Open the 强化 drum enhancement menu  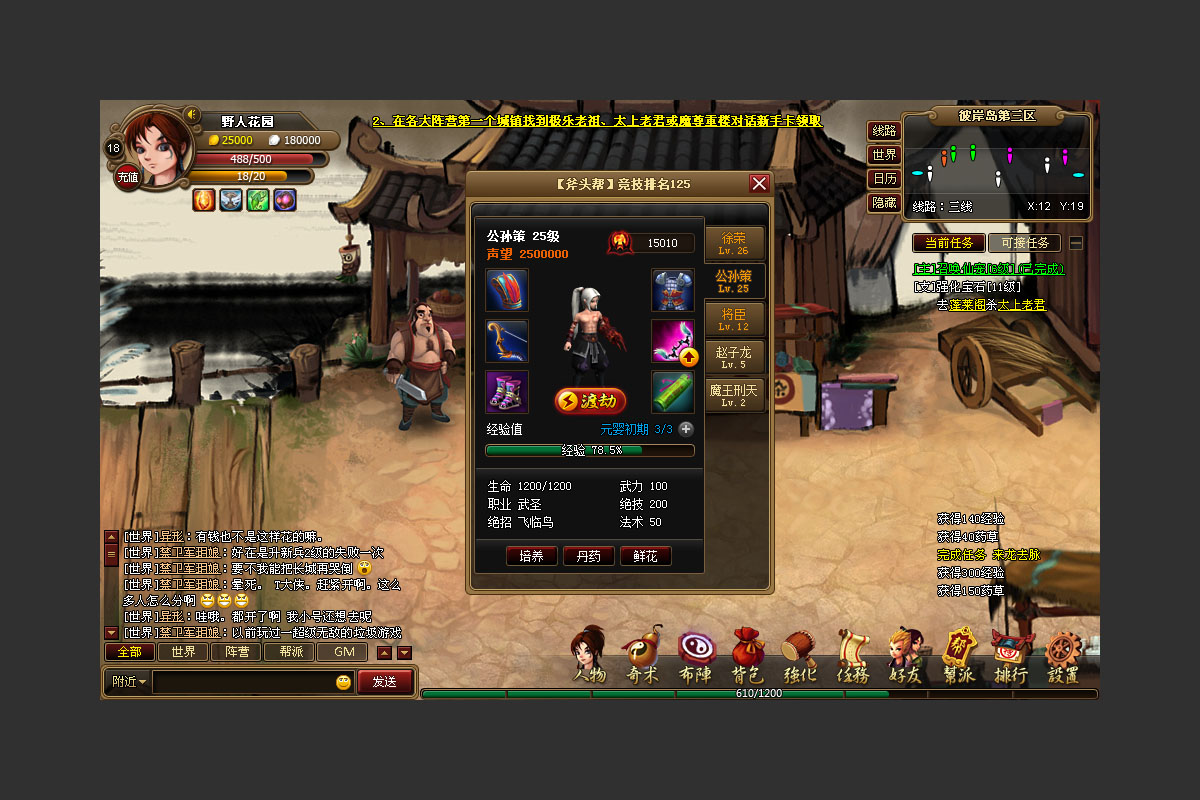[799, 657]
